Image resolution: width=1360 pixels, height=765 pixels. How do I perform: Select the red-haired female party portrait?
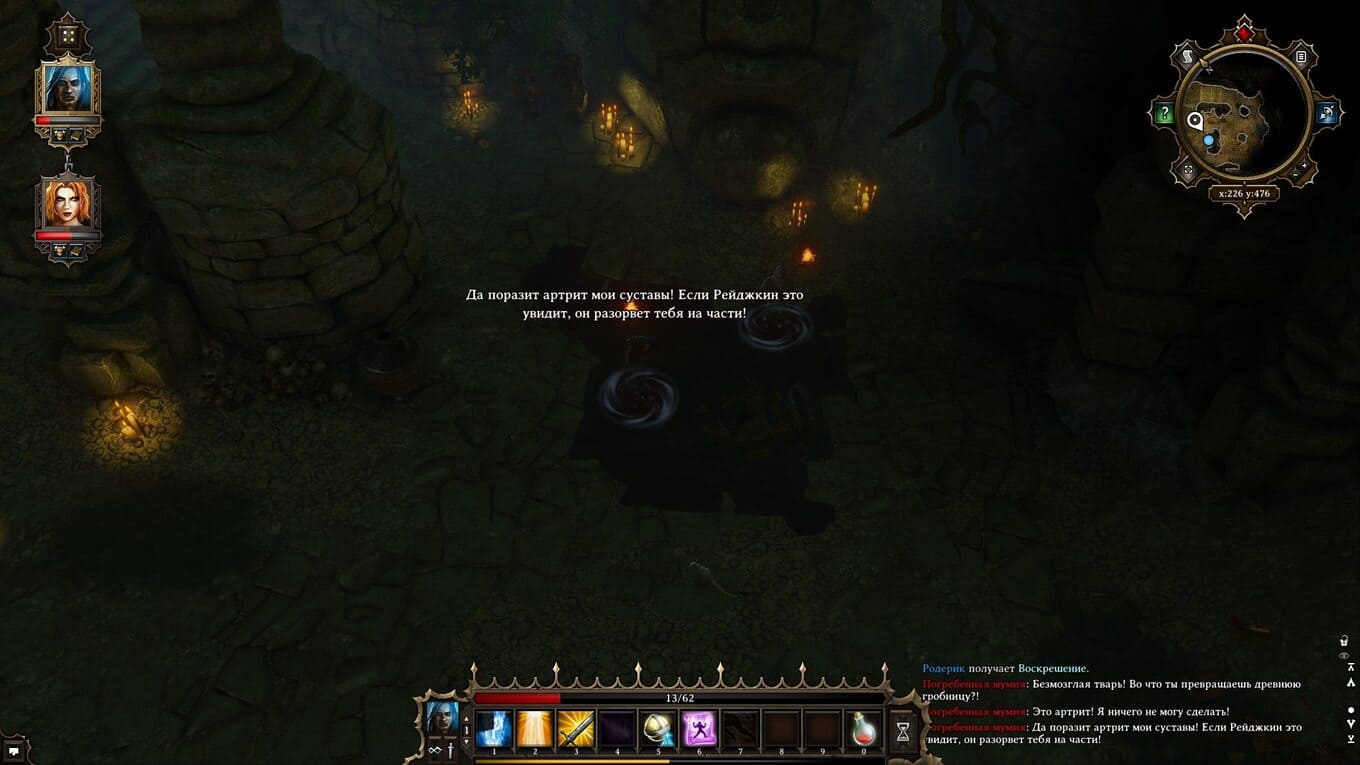(x=68, y=203)
